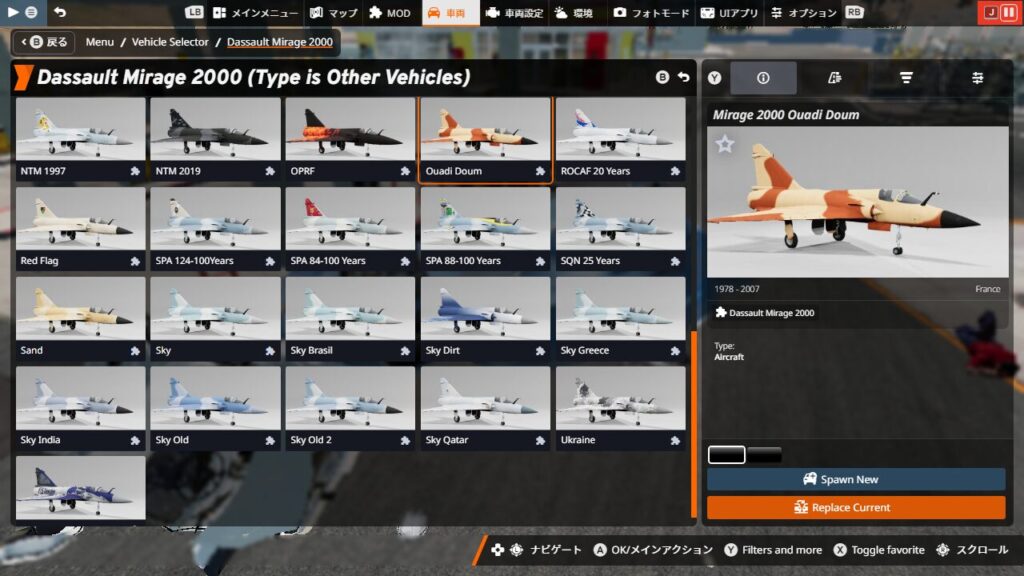Pick the Red Flag livery tile
The image size is (1024, 576).
point(81,229)
